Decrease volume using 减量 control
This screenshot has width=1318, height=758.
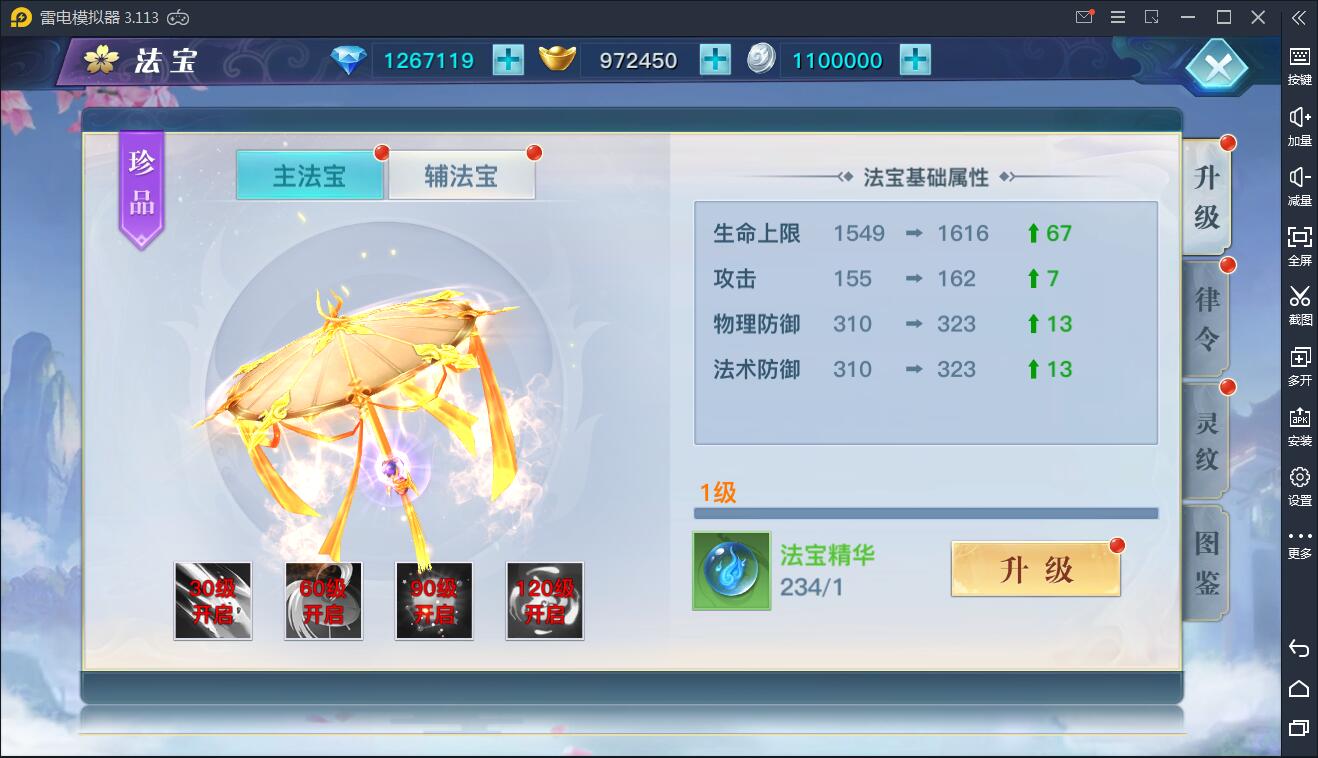[1299, 187]
